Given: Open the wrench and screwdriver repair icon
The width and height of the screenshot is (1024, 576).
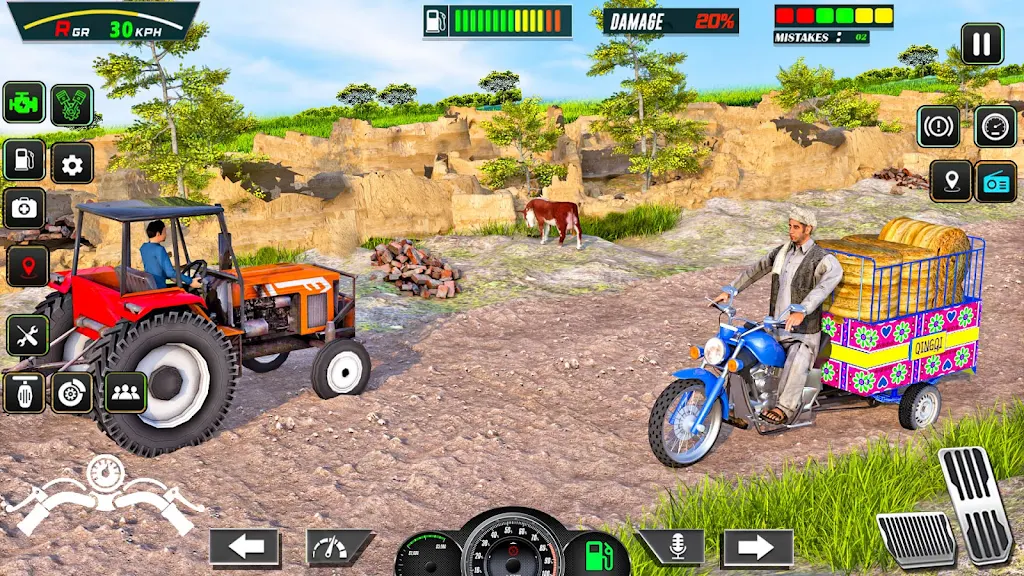Looking at the screenshot, I should (x=27, y=336).
